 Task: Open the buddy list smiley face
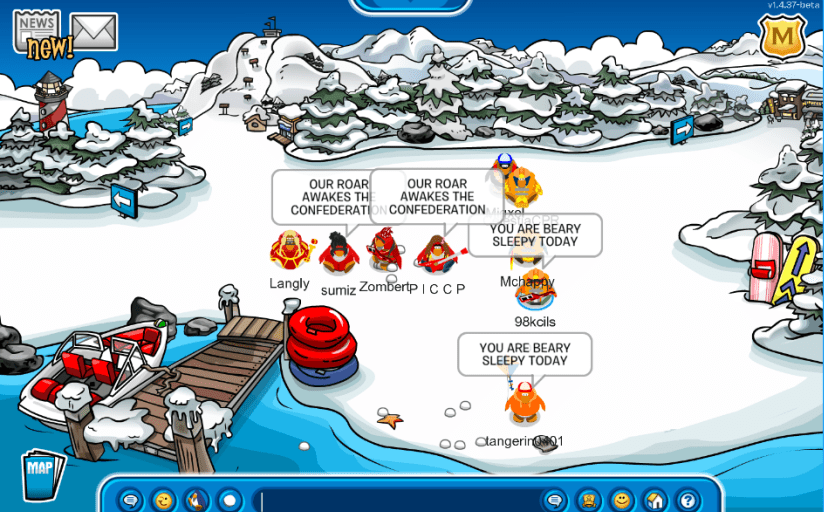[622, 499]
